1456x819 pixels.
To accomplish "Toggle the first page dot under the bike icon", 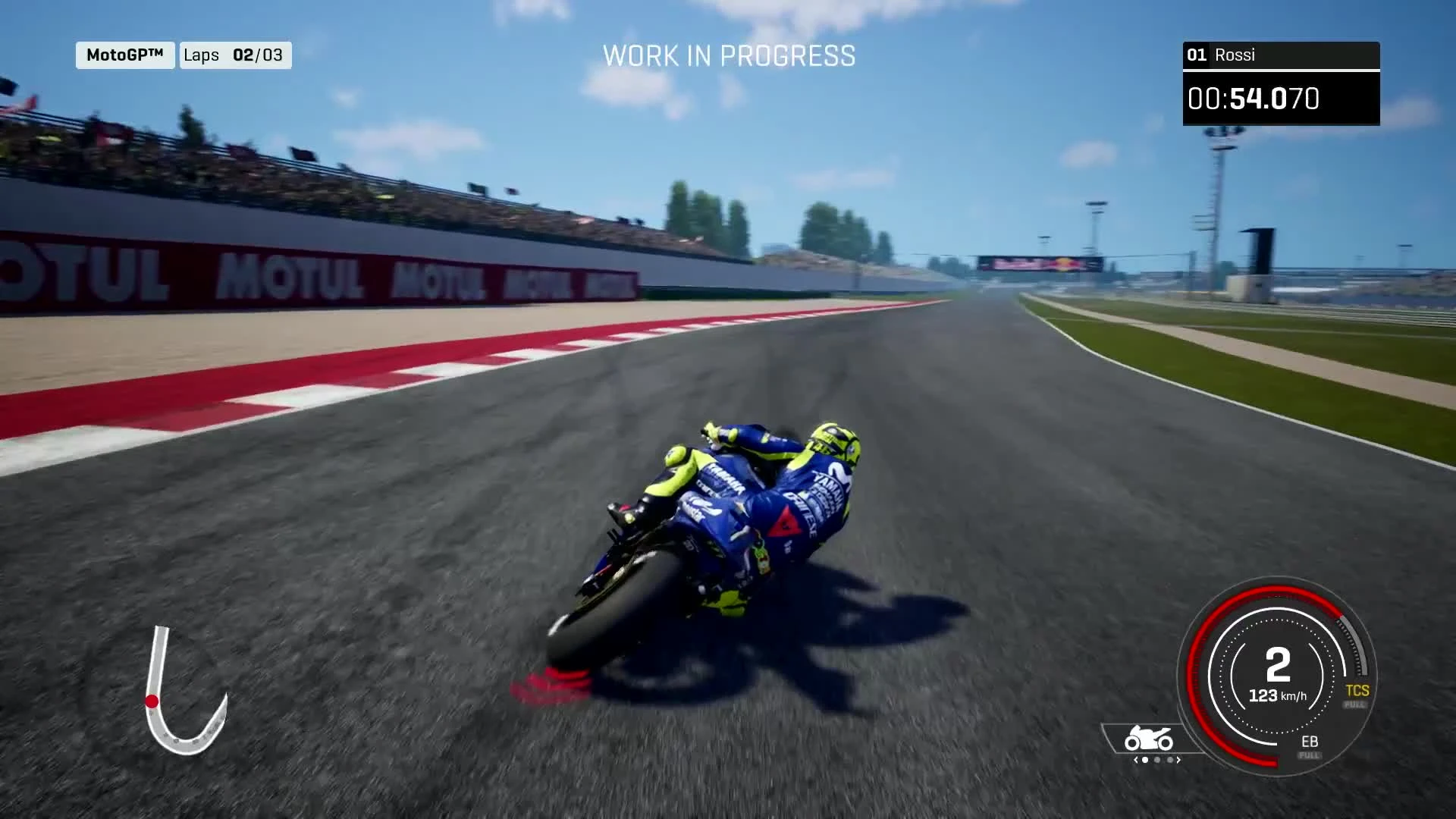I will pos(1144,760).
